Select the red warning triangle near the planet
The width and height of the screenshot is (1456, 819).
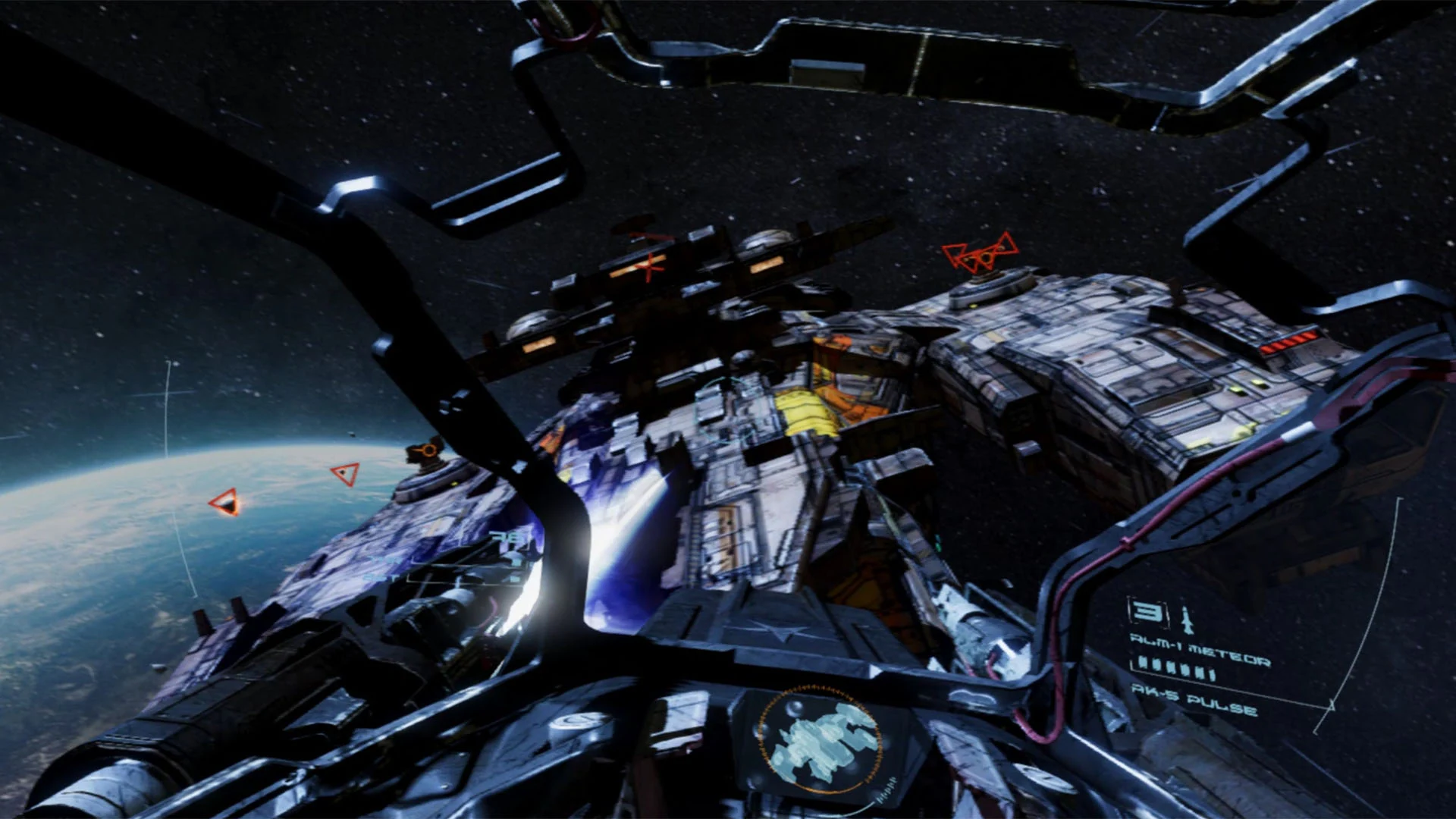[x=225, y=503]
